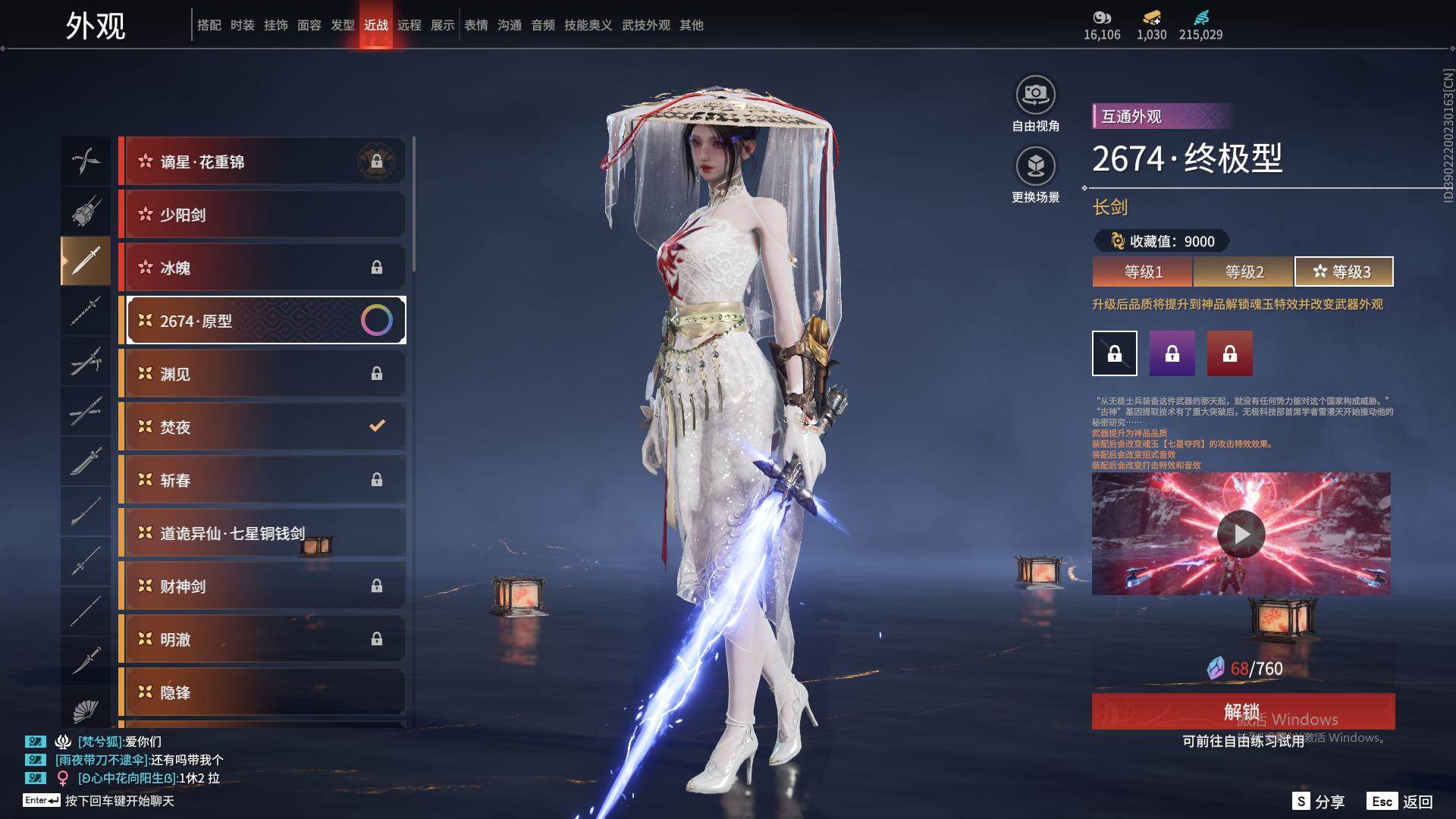Open the 武技外观 tab

[x=646, y=25]
